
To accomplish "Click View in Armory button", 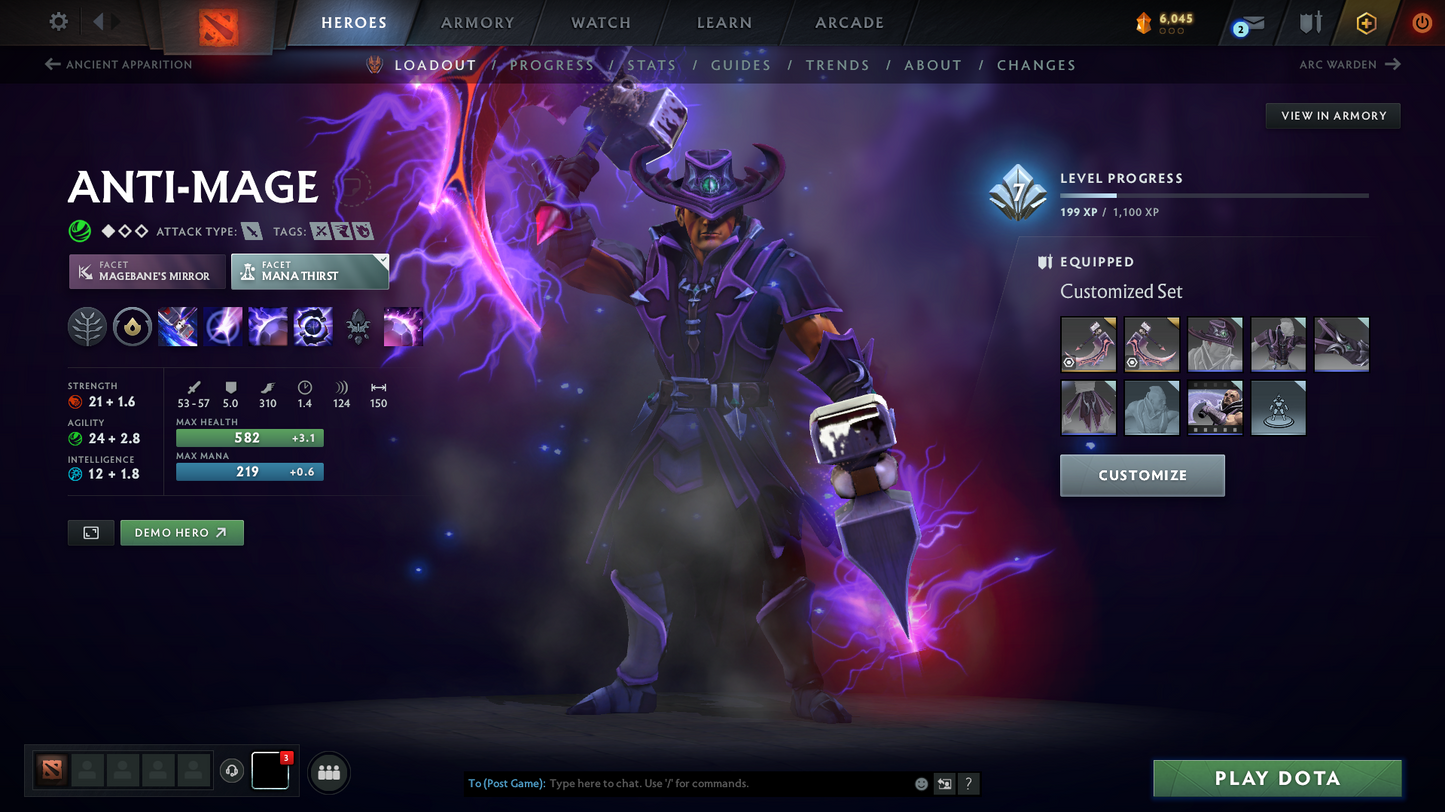I will point(1333,116).
